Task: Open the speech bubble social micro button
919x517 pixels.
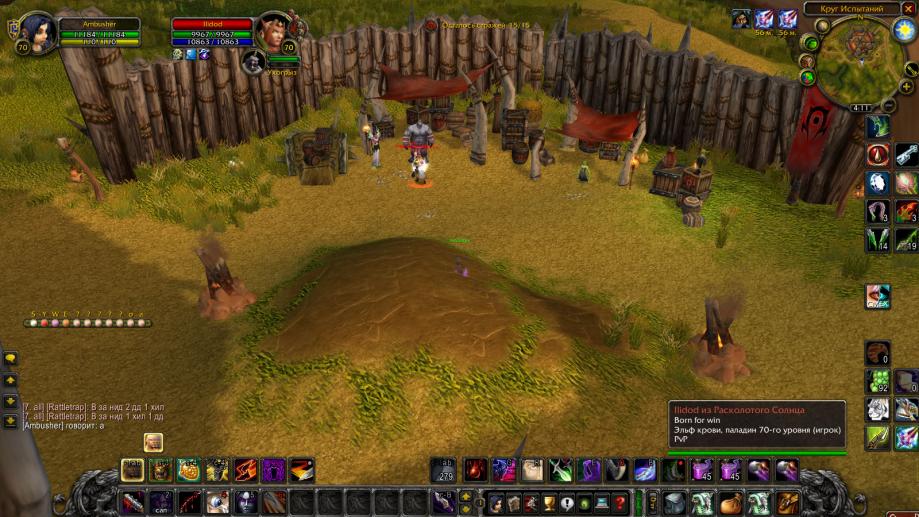Action: coord(566,503)
